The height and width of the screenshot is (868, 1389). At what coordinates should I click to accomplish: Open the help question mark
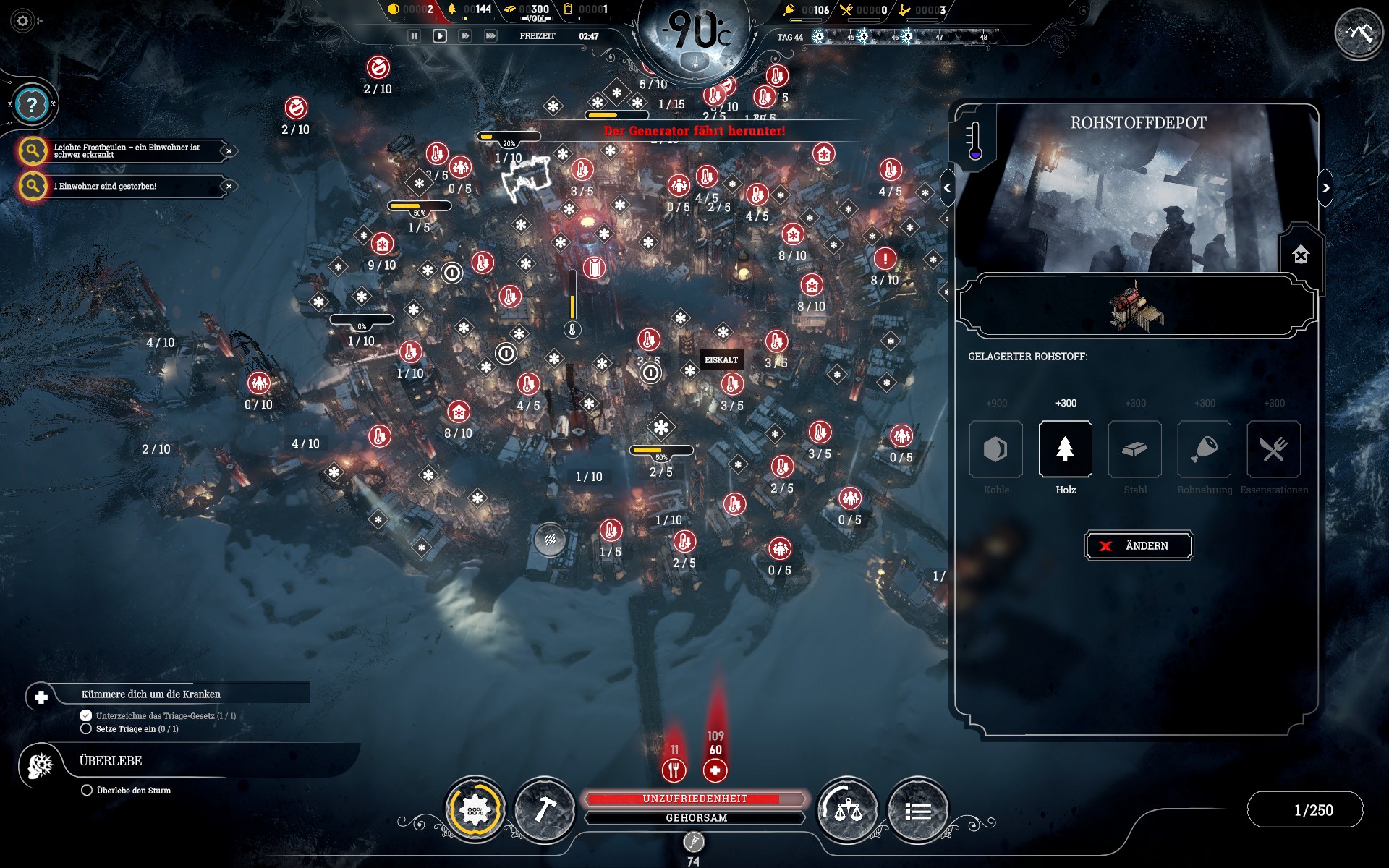click(32, 105)
